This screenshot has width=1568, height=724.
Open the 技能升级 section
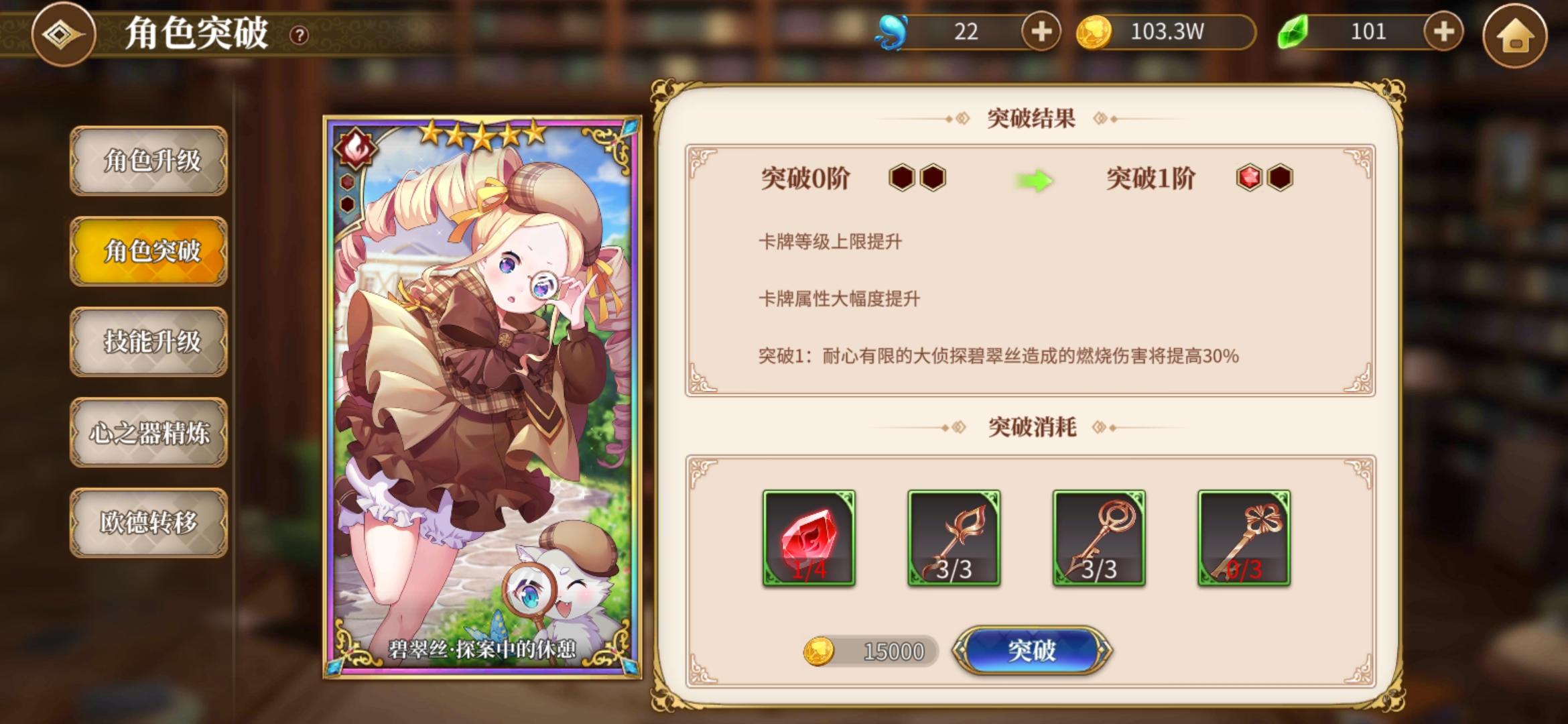pos(148,341)
